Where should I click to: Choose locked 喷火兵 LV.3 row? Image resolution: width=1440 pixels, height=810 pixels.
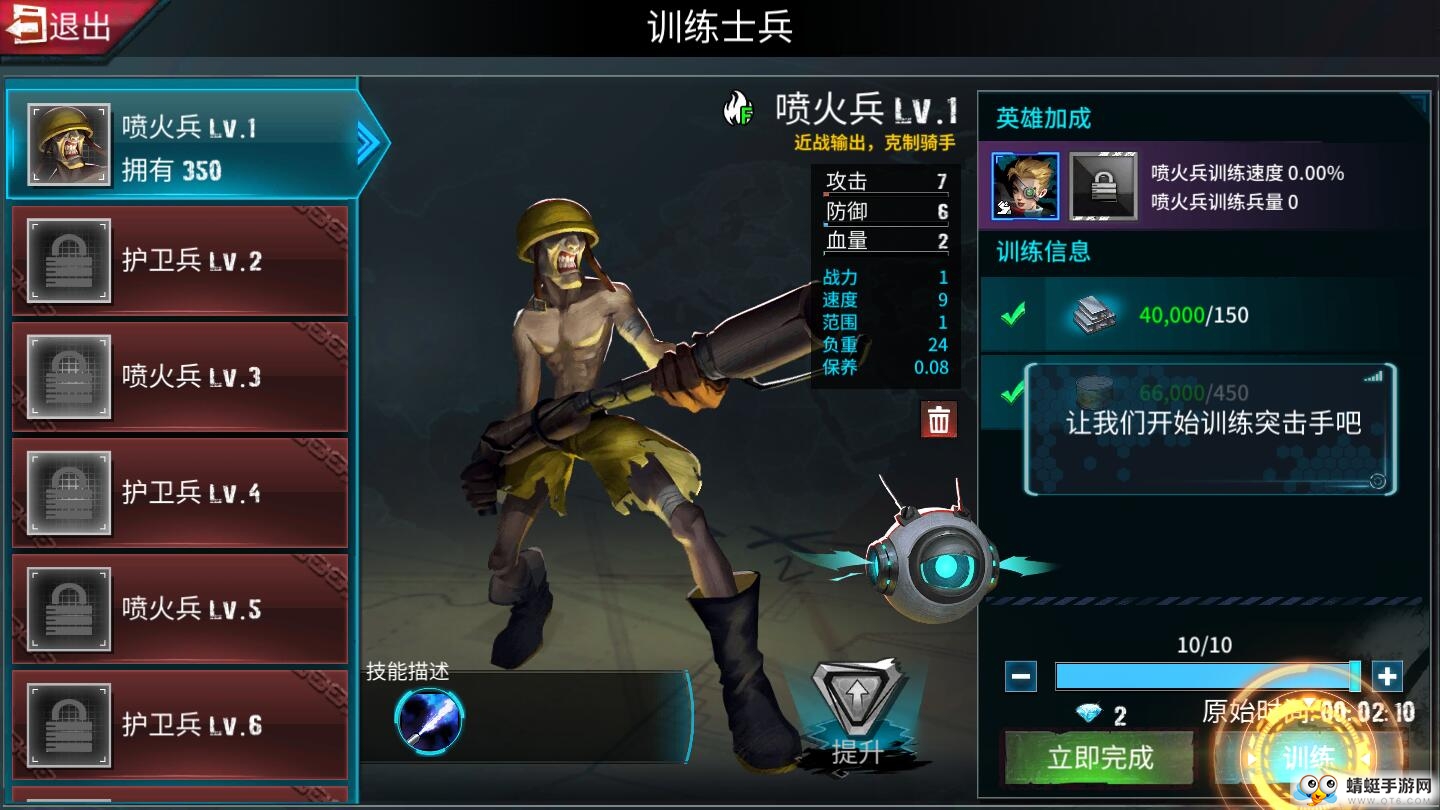pos(180,377)
